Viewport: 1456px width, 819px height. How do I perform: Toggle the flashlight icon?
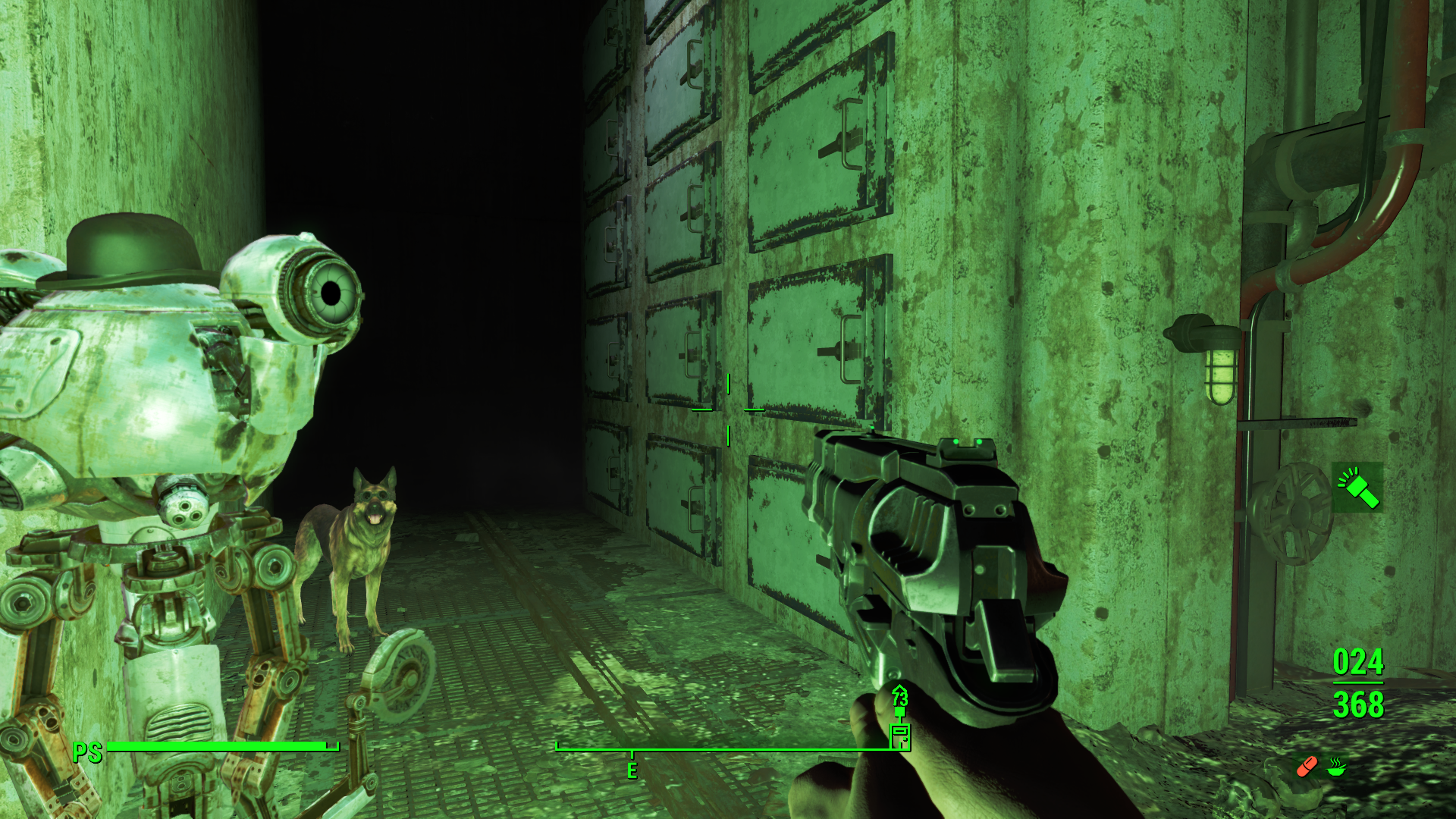pyautogui.click(x=1357, y=488)
